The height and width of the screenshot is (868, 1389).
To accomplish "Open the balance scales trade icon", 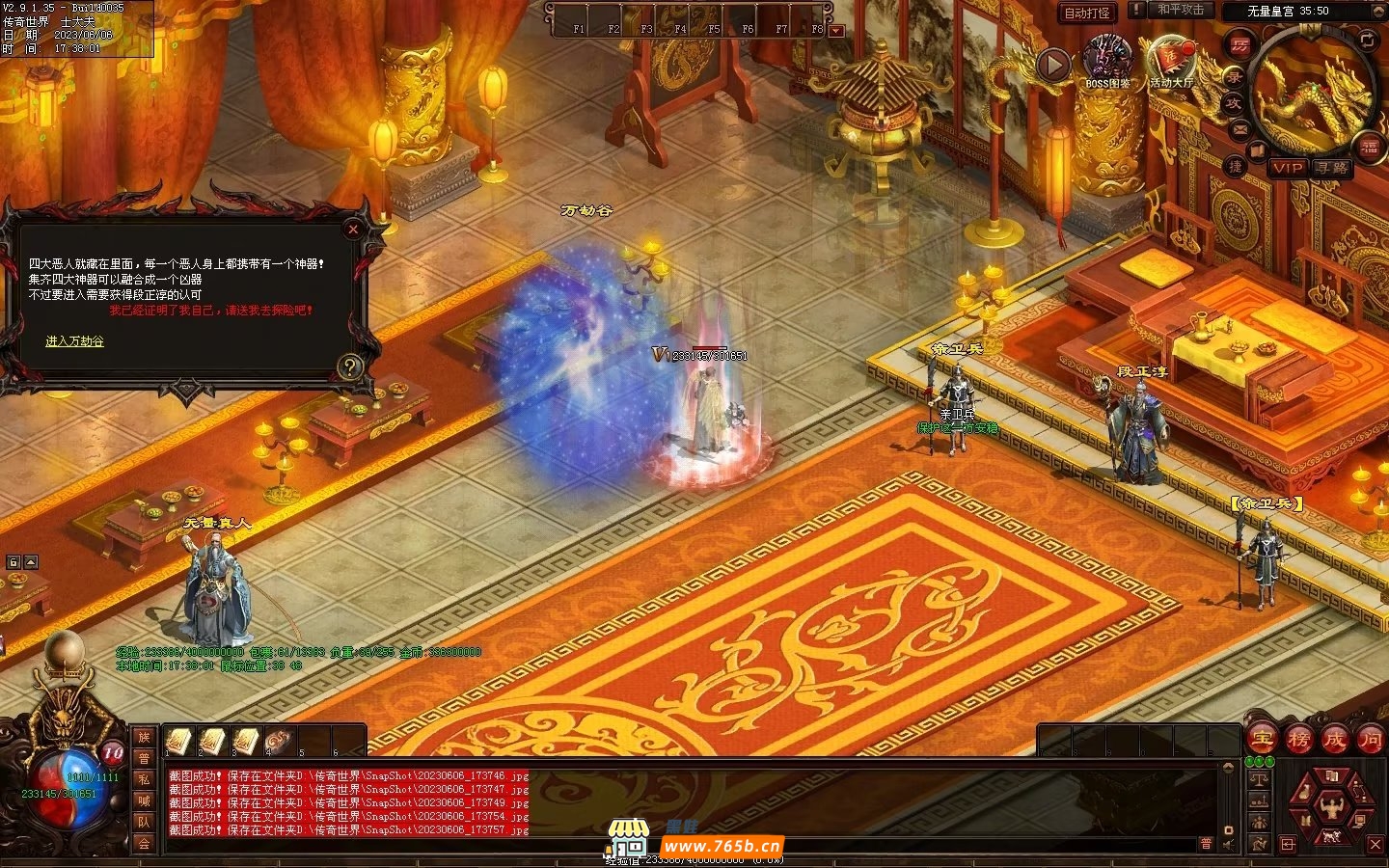I will coord(1260,778).
